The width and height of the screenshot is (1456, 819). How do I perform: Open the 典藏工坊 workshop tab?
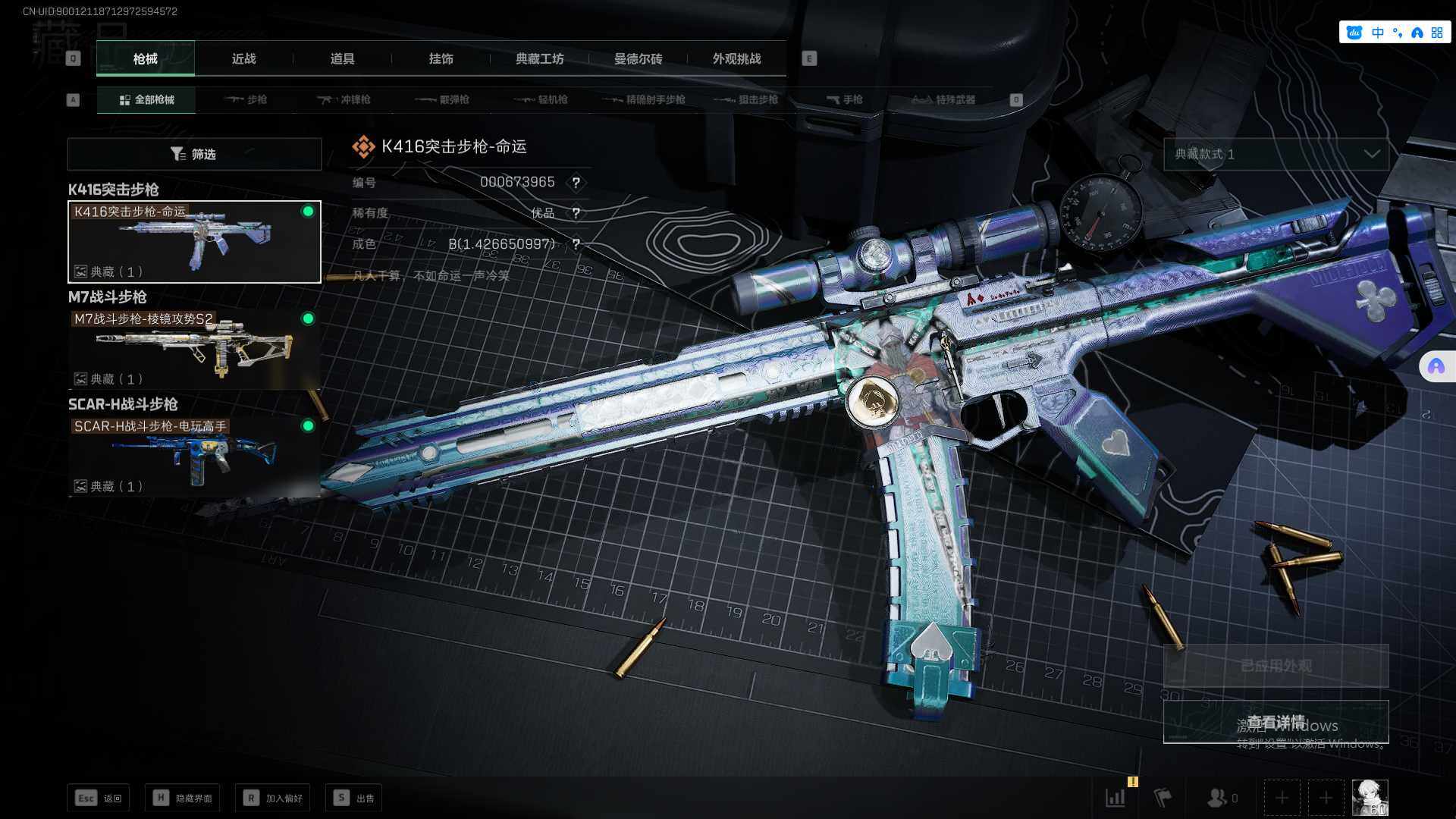pos(539,58)
